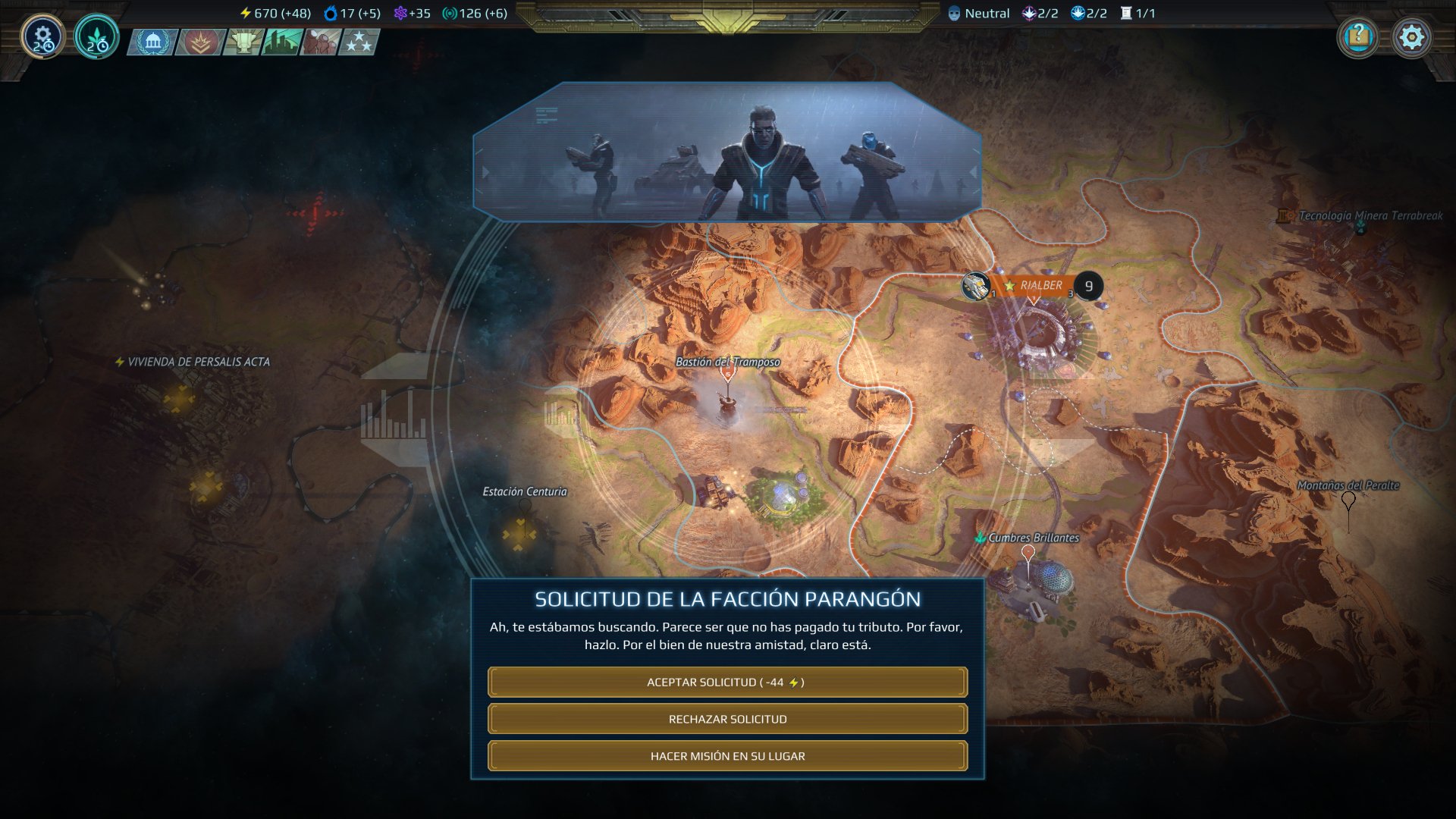Click the RIALBER city banner

[1040, 287]
